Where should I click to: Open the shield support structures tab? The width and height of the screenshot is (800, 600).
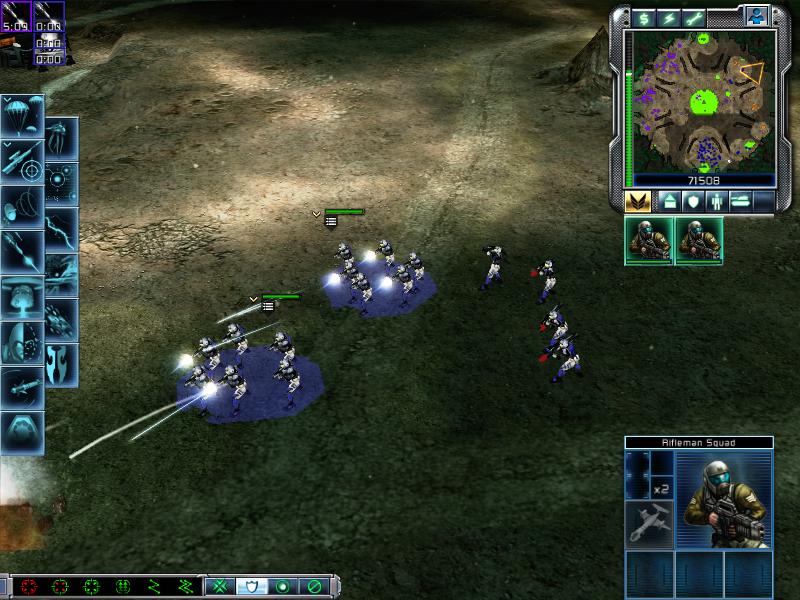pos(693,201)
